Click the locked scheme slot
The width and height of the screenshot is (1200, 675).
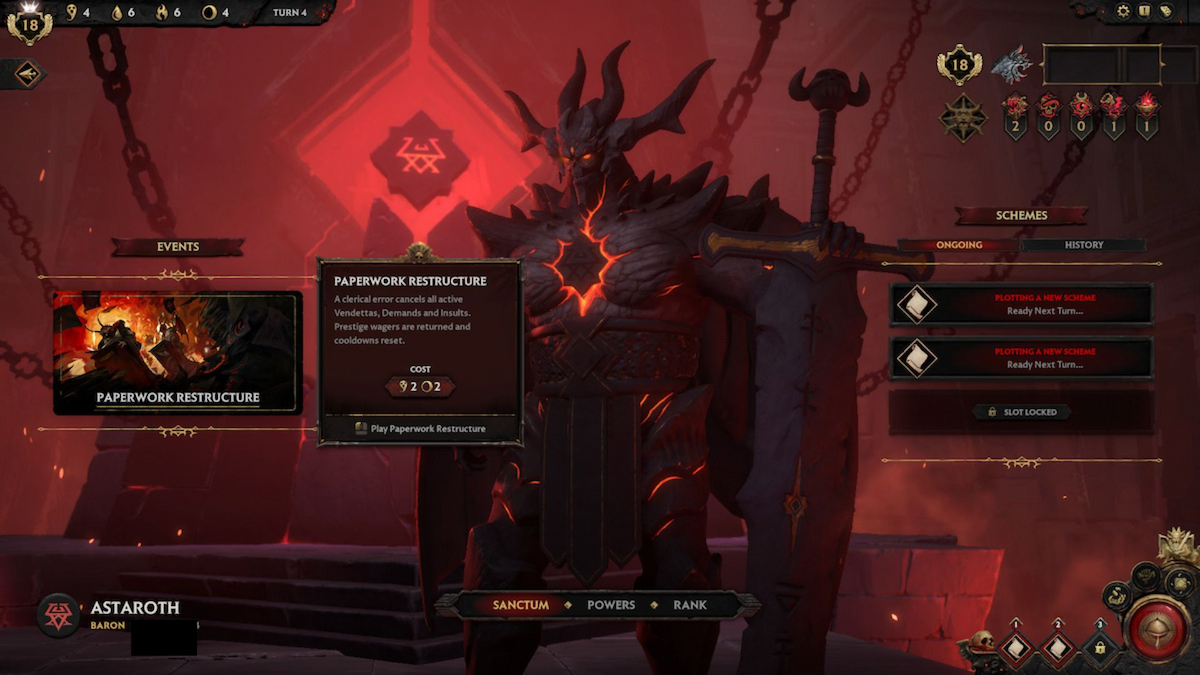(1021, 412)
